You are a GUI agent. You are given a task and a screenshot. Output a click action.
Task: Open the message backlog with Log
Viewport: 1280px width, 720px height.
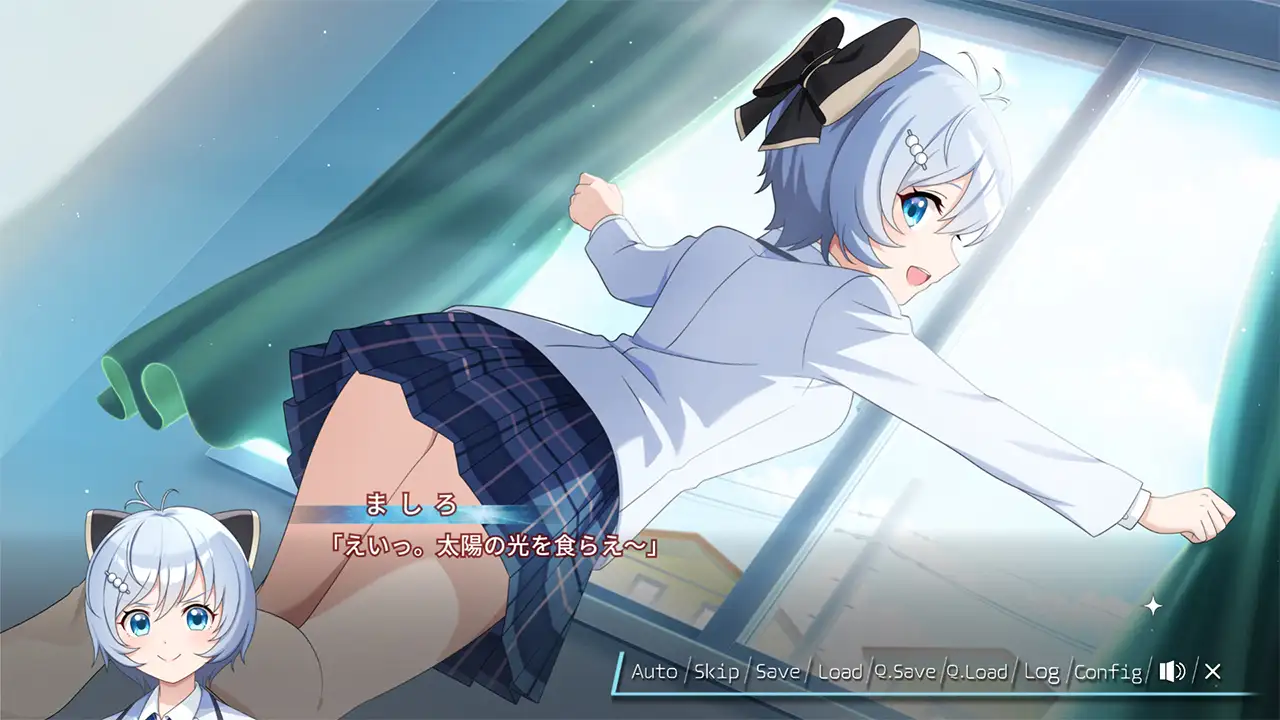click(1044, 673)
